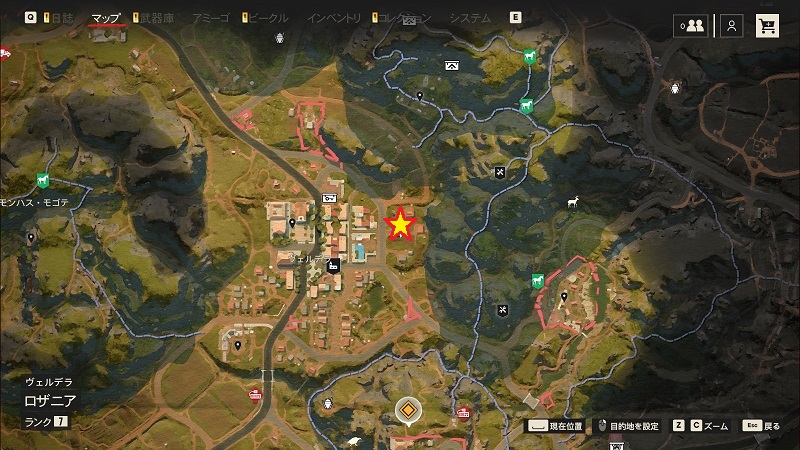Open the インベントリ inventory tab

(x=334, y=18)
